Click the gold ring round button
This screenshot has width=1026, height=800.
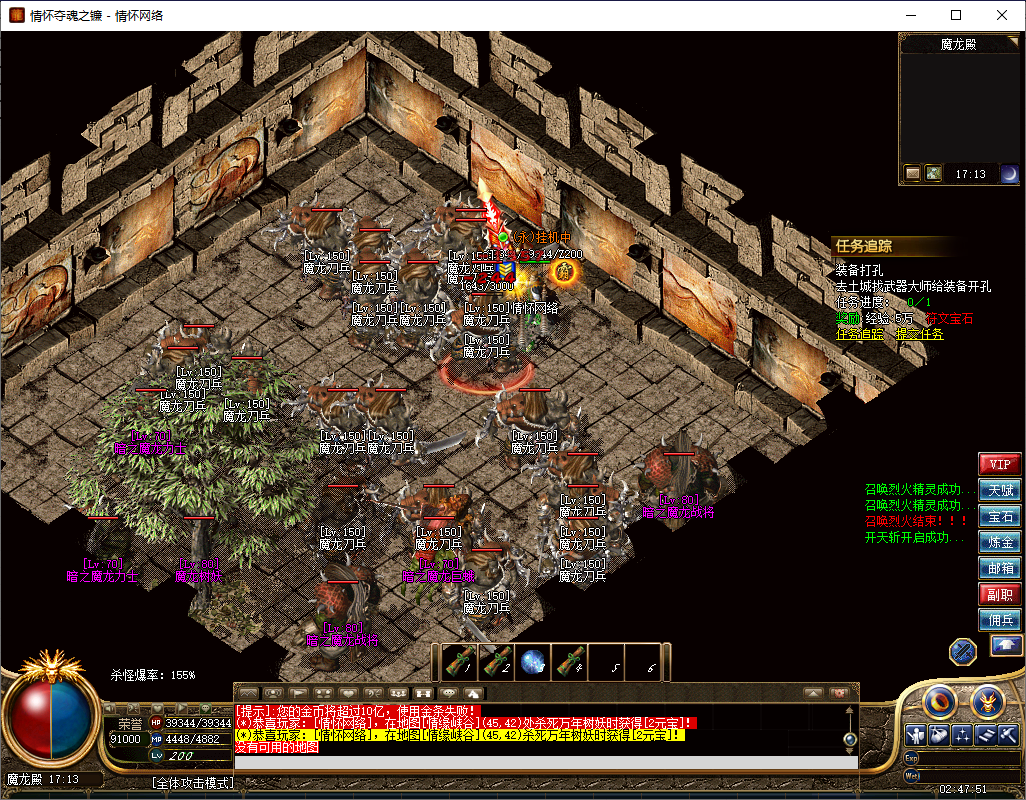pos(938,700)
